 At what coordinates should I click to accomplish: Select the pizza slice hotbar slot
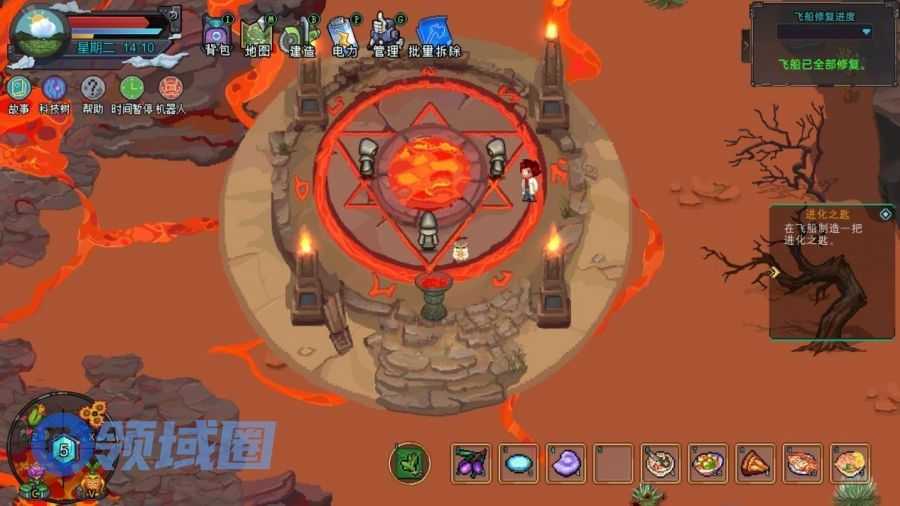point(755,463)
